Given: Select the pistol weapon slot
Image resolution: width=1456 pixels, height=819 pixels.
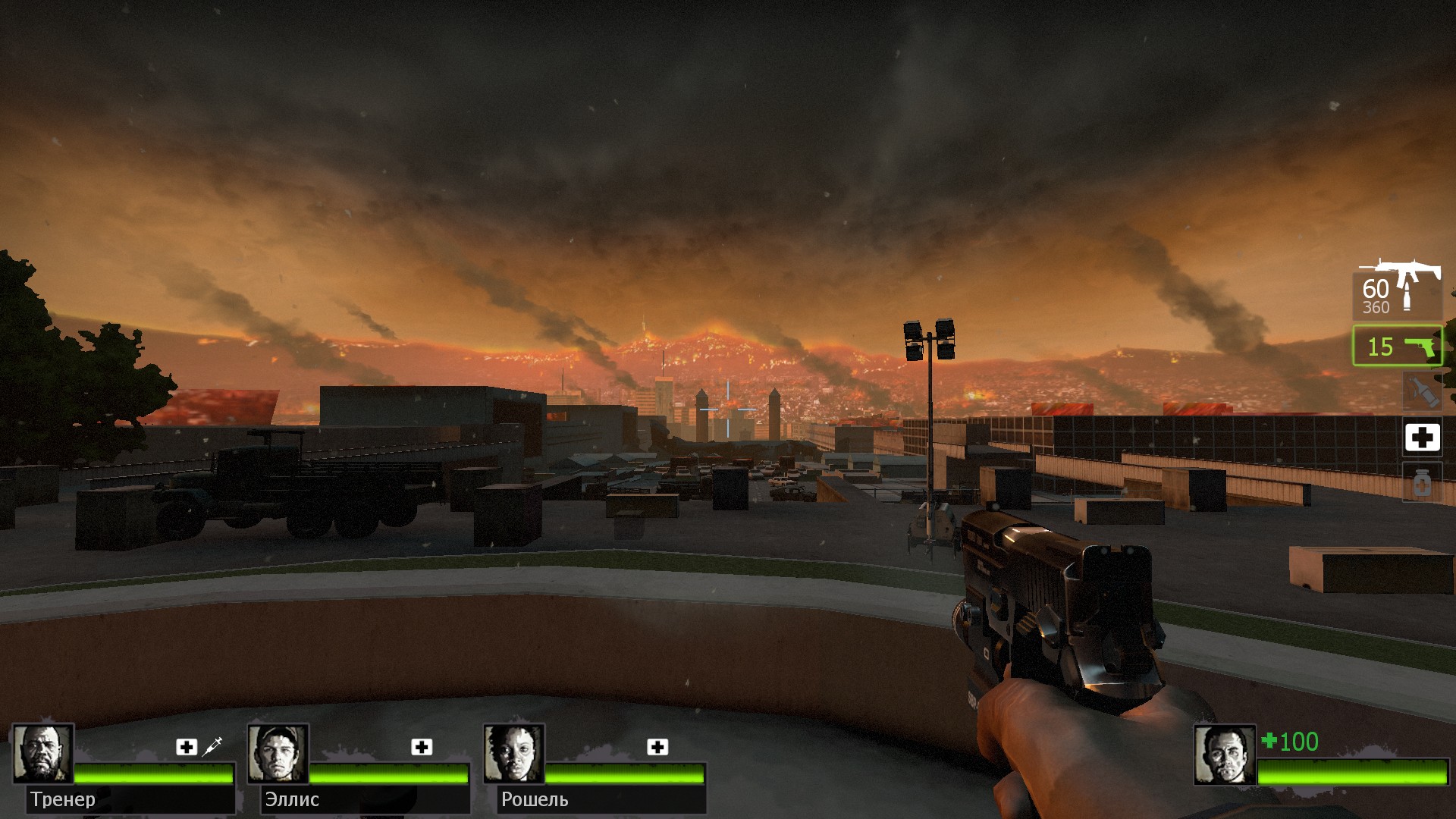Looking at the screenshot, I should [x=1397, y=347].
